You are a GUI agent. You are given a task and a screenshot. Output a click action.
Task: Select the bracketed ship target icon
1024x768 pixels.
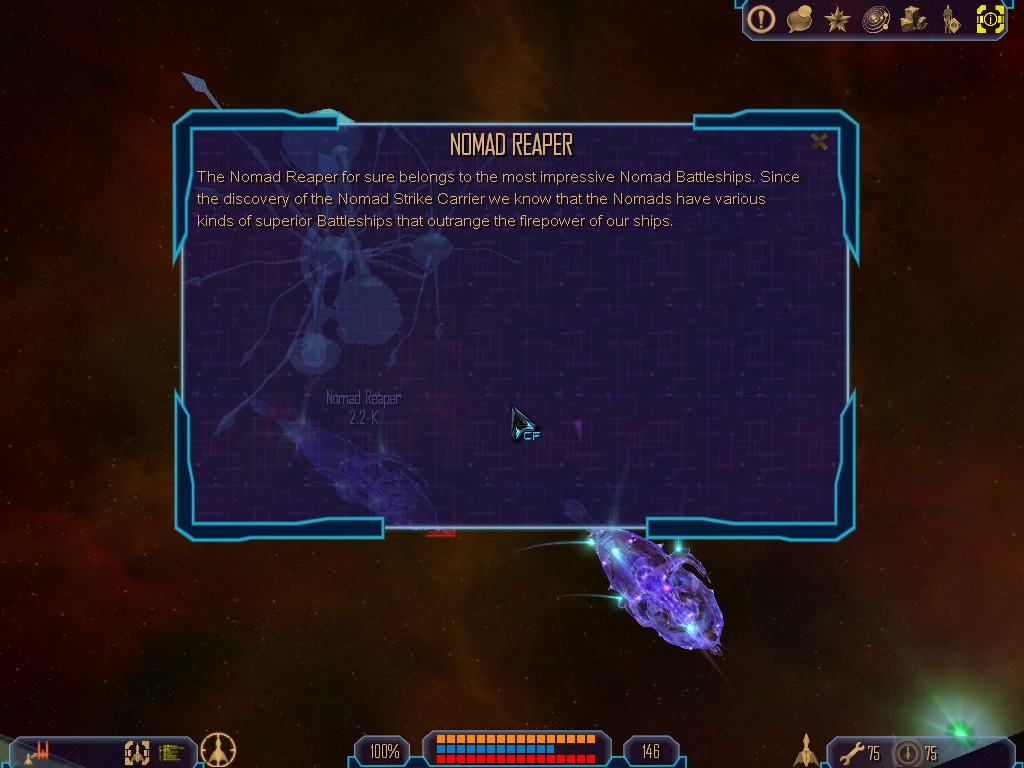click(x=137, y=751)
